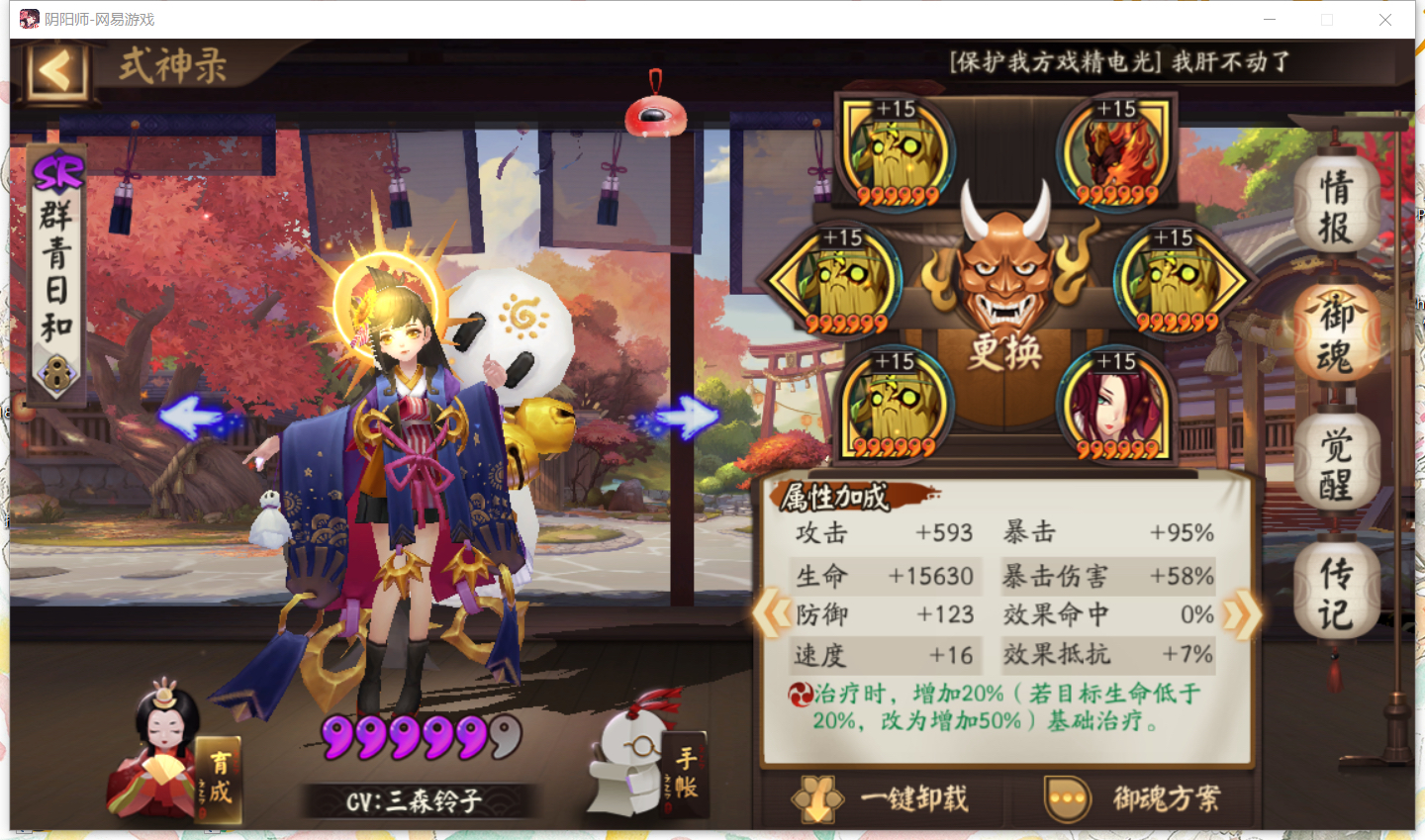Click the gray unleveled skill orb

[505, 737]
